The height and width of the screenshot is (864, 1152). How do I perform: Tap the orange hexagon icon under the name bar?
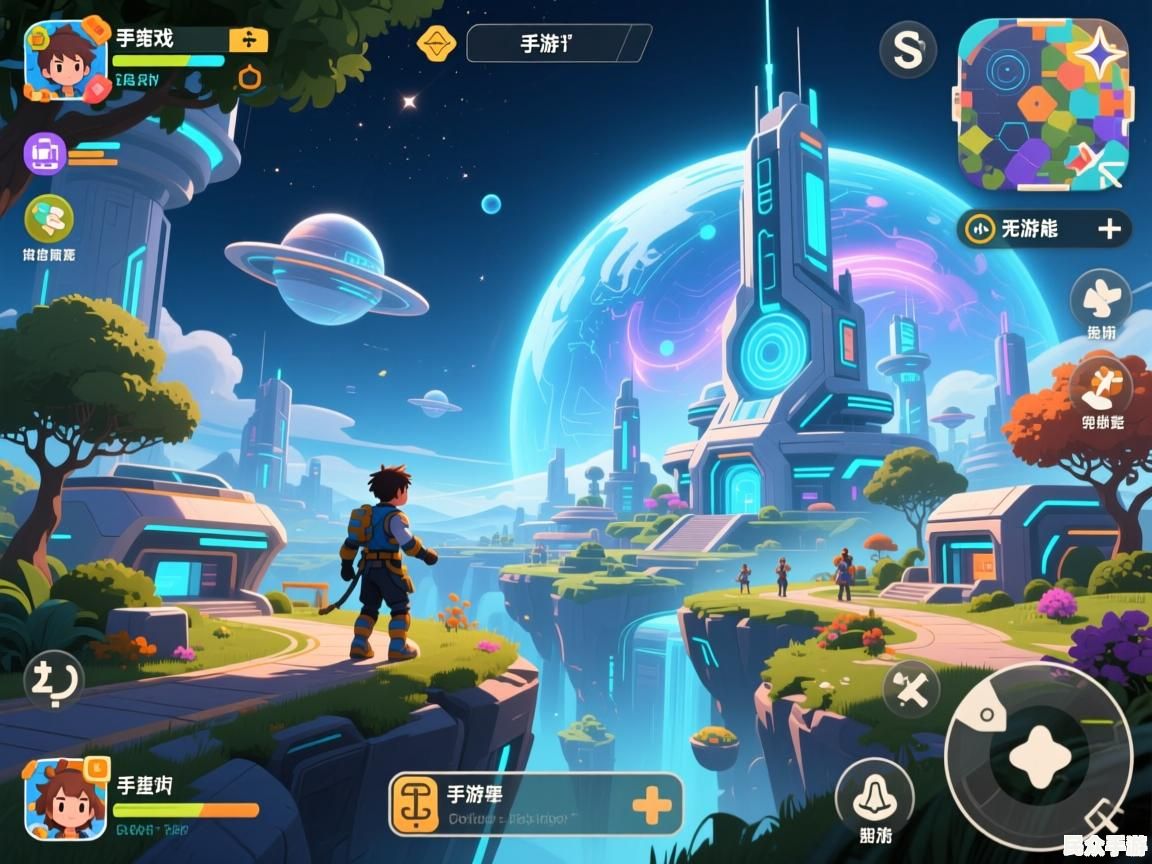[250, 78]
